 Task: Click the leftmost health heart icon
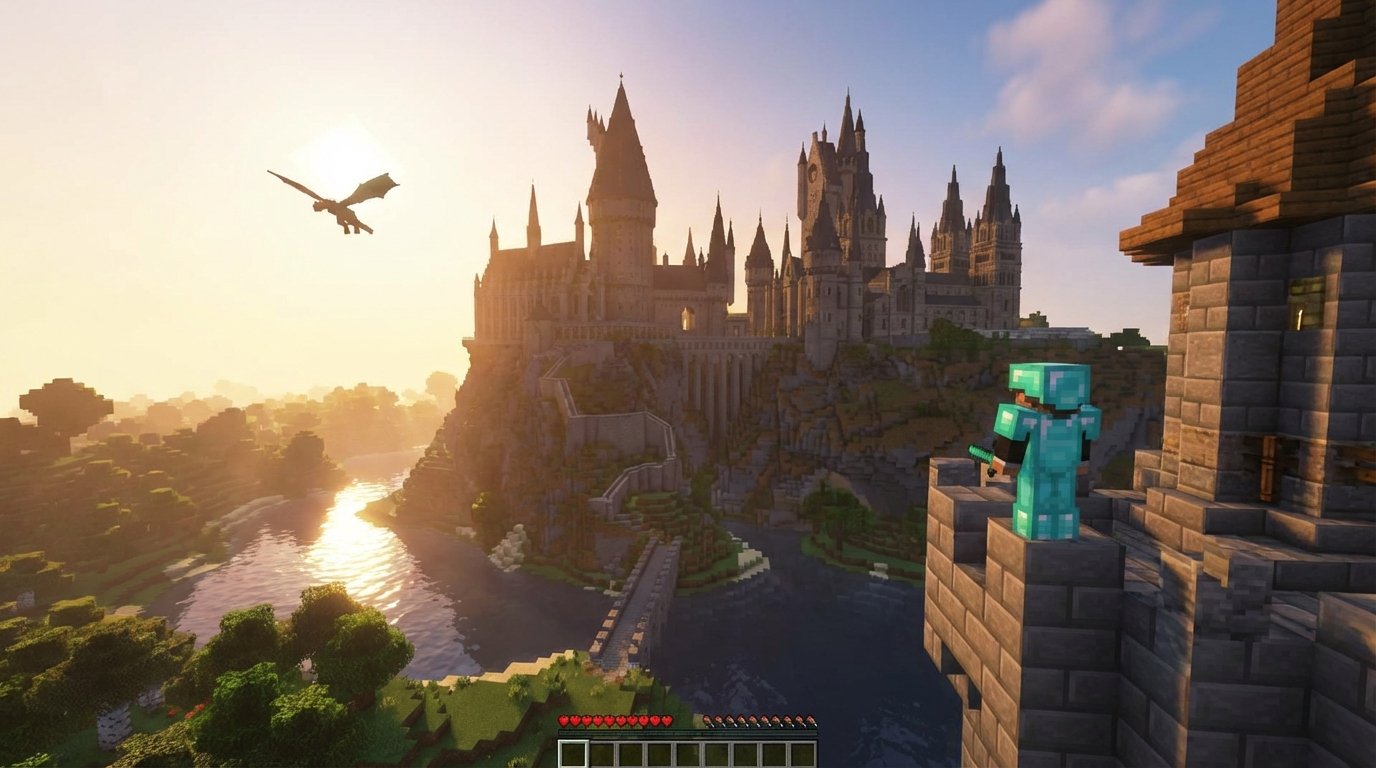[562, 721]
